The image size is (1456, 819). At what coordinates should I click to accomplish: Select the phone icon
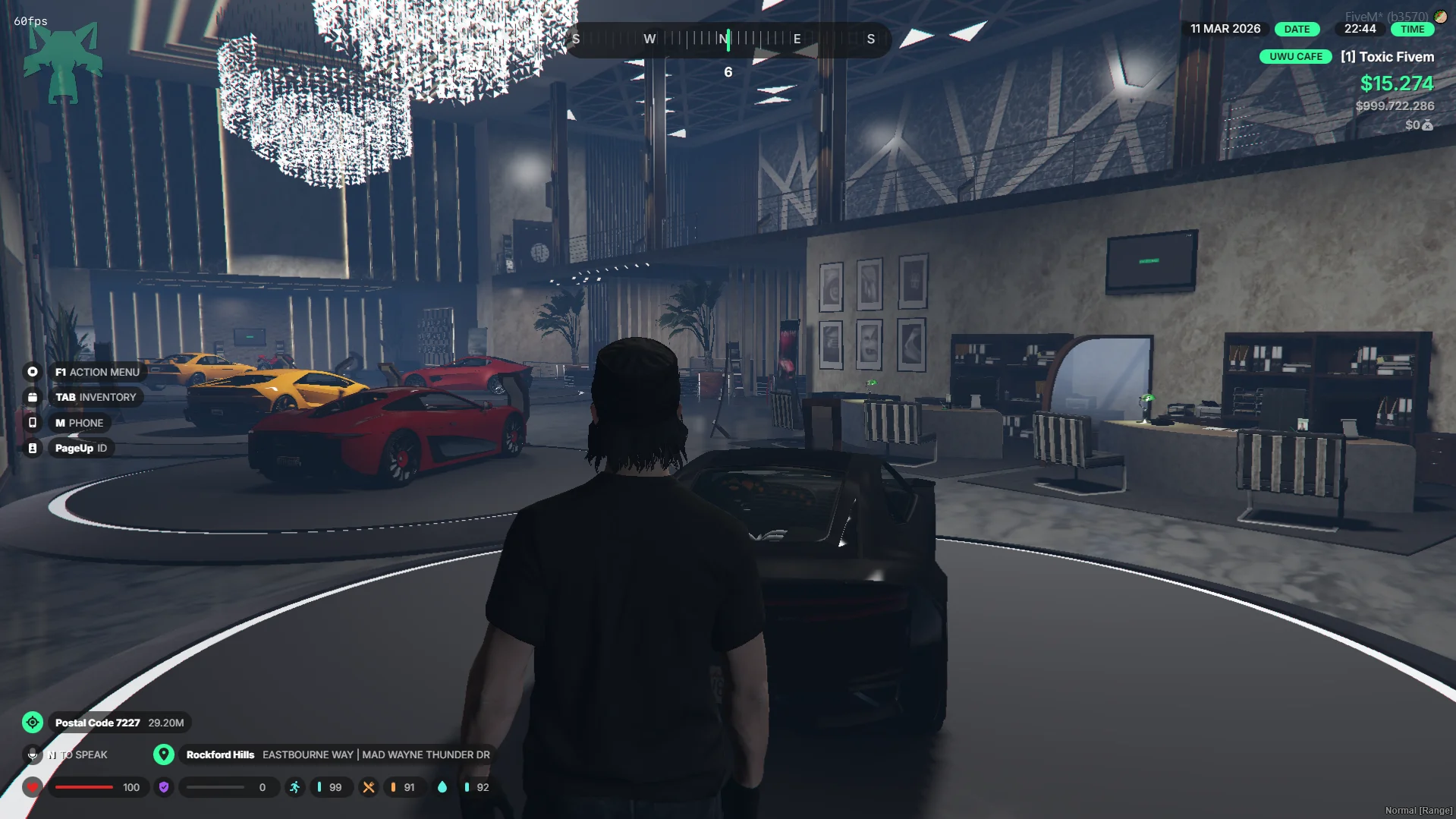point(33,423)
